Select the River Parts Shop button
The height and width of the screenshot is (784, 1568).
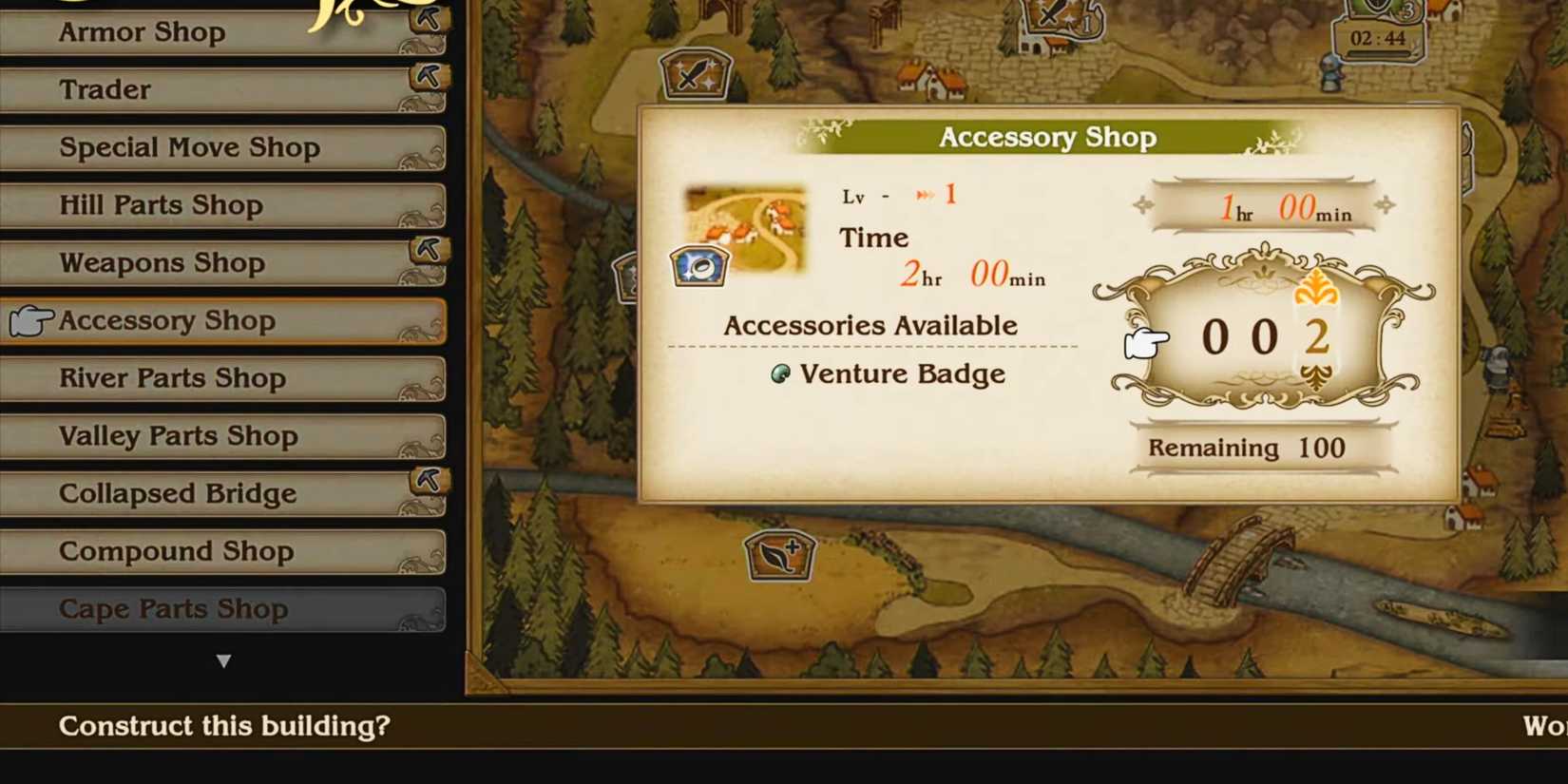click(223, 378)
